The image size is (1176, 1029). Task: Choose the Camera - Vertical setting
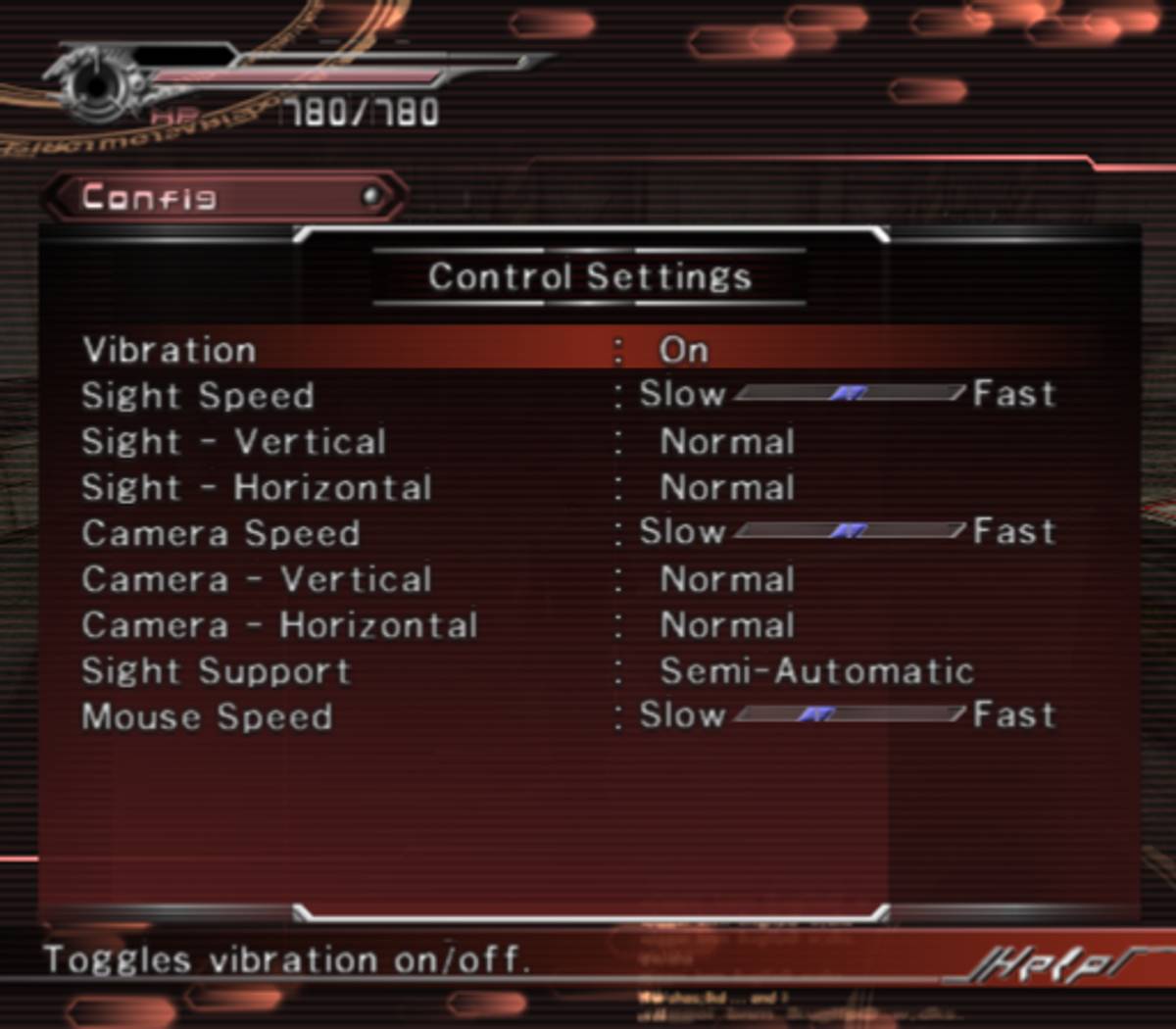726,579
